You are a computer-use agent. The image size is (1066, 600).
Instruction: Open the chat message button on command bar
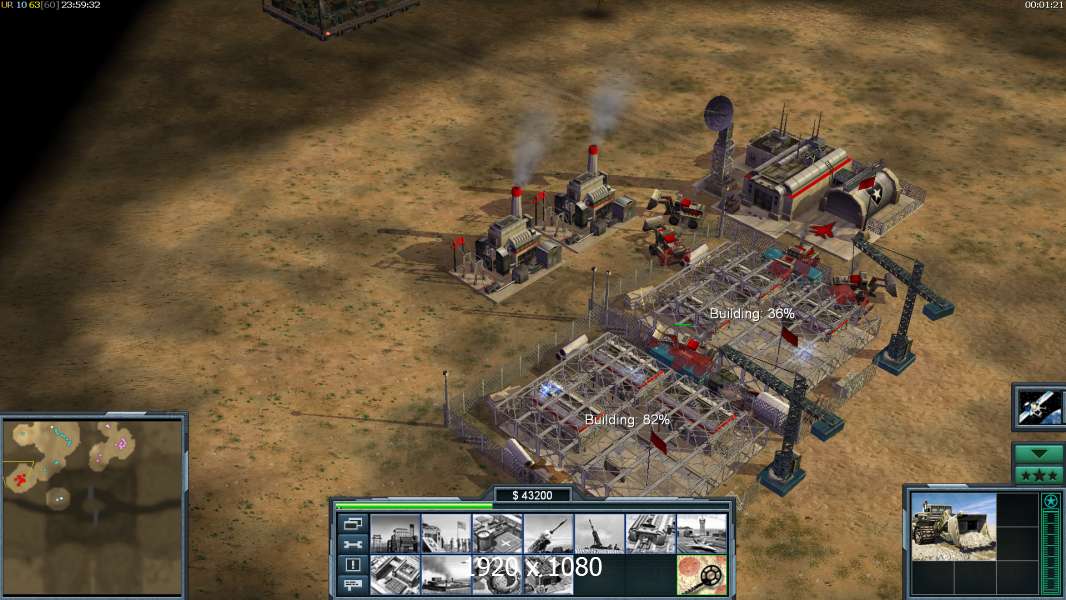pyautogui.click(x=352, y=586)
